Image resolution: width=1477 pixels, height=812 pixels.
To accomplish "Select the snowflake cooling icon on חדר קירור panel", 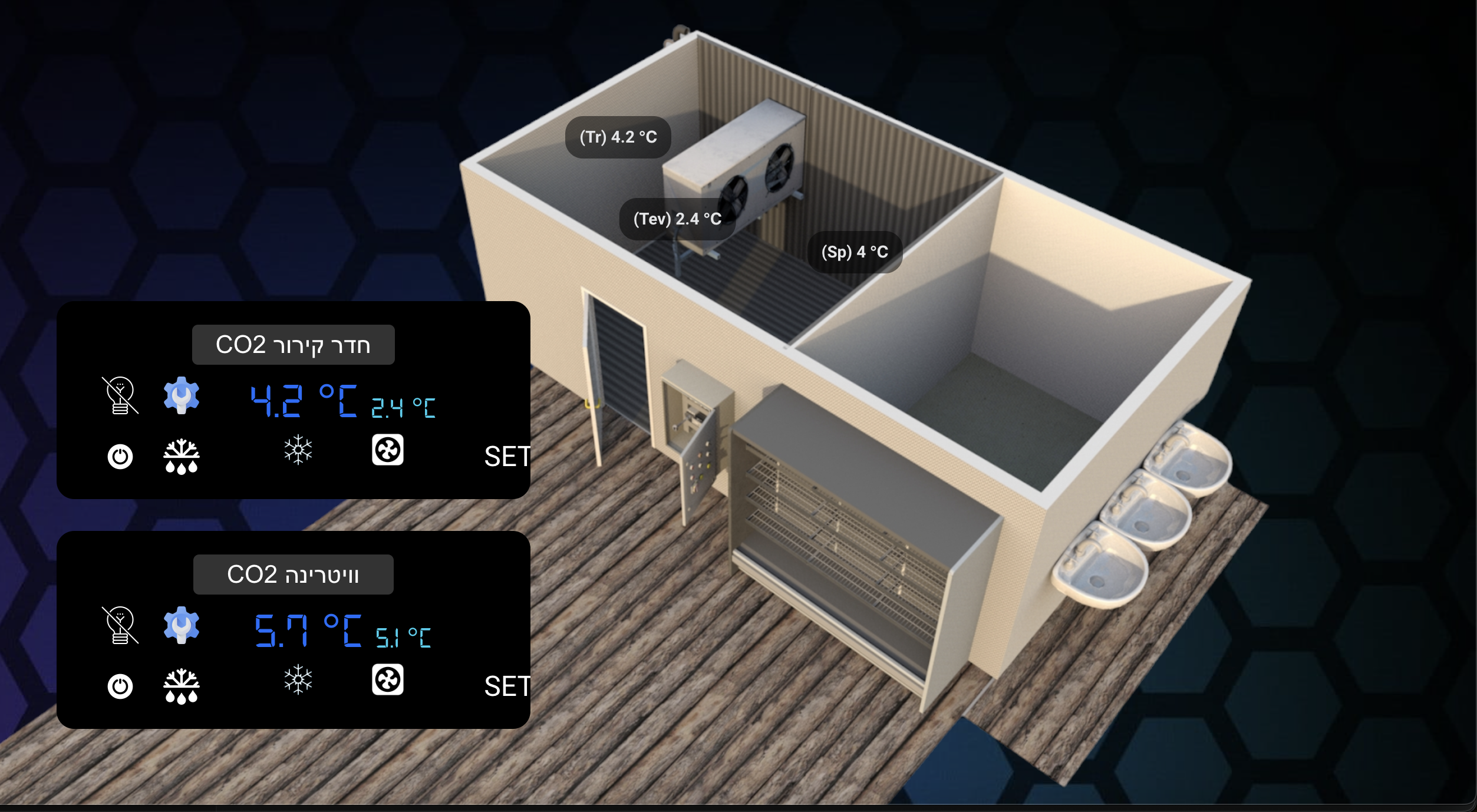I will click(298, 451).
